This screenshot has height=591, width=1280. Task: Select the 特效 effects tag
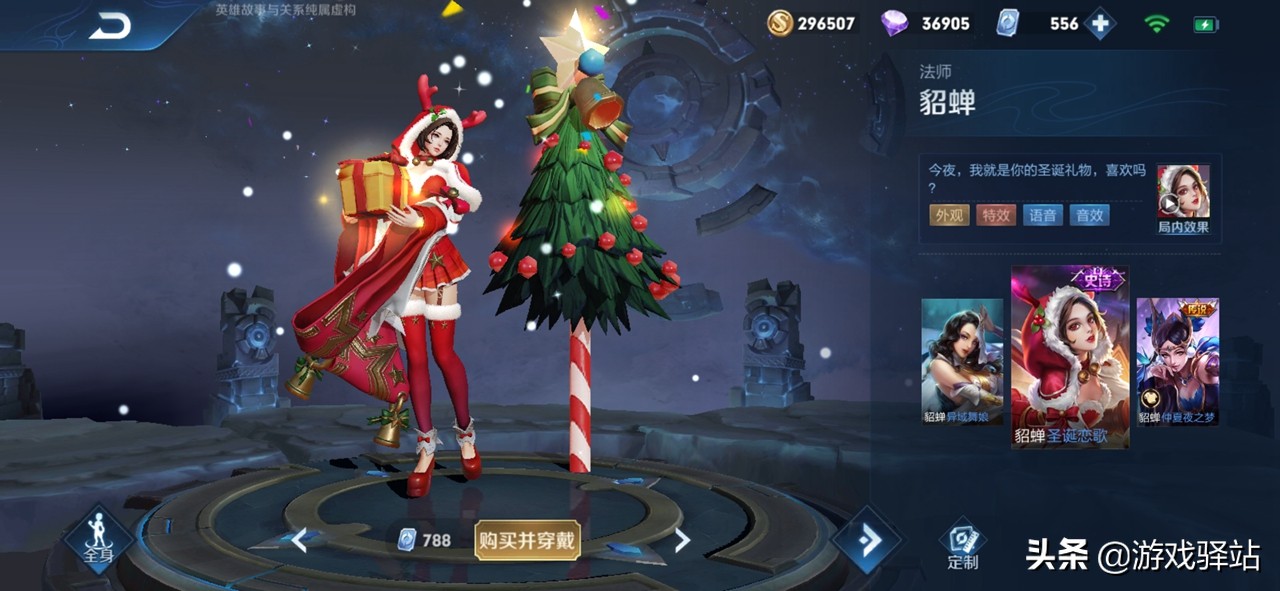tap(995, 215)
